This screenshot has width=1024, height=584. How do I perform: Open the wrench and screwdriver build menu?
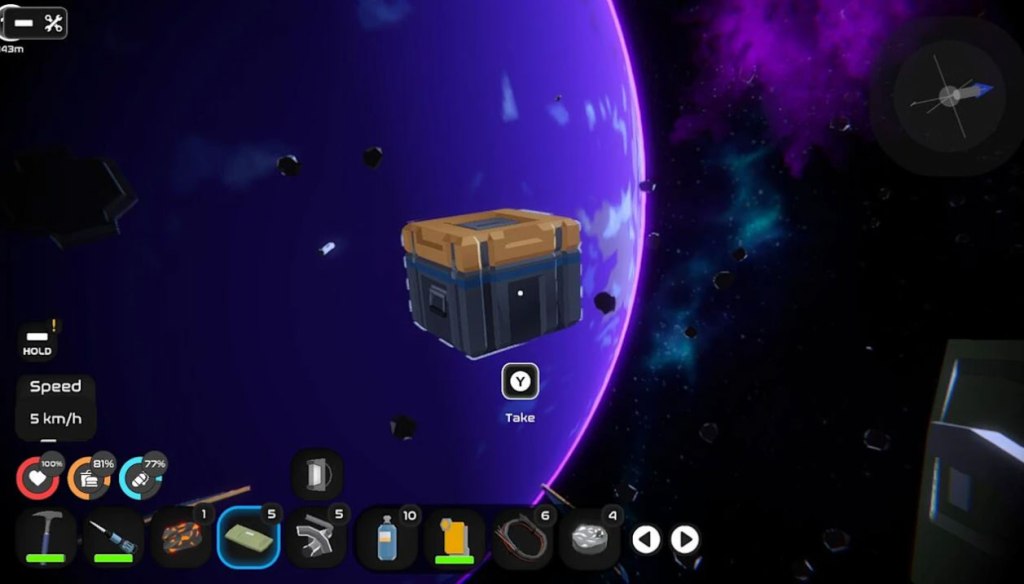tap(39, 23)
